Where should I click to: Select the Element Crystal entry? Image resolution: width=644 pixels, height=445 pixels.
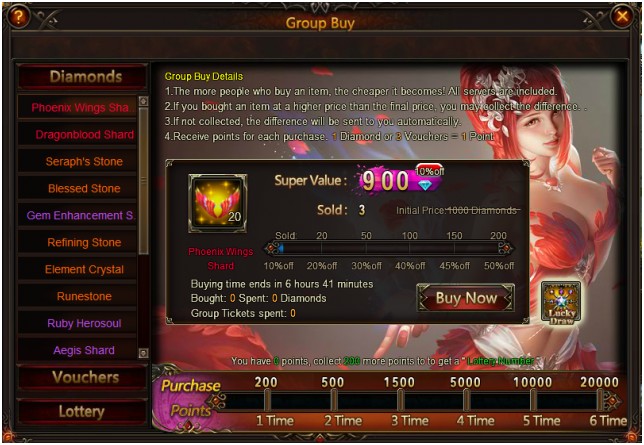click(x=84, y=269)
